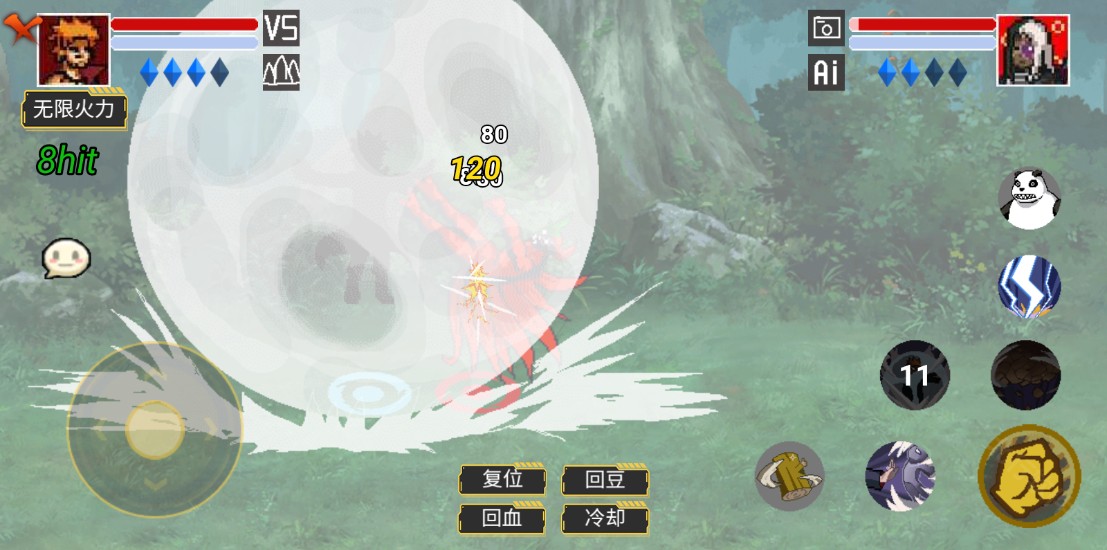Toggle the 无限火力 mode label
Screen dimensions: 1107x550
[74, 109]
